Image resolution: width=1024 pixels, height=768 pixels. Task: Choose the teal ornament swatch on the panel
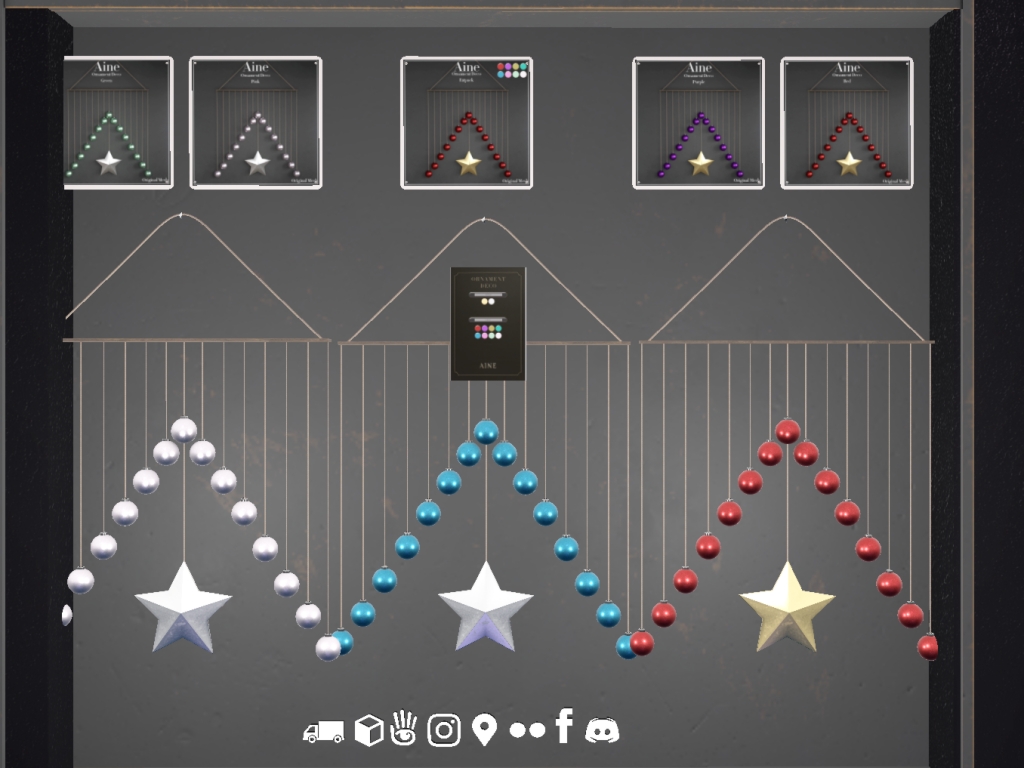(x=499, y=328)
